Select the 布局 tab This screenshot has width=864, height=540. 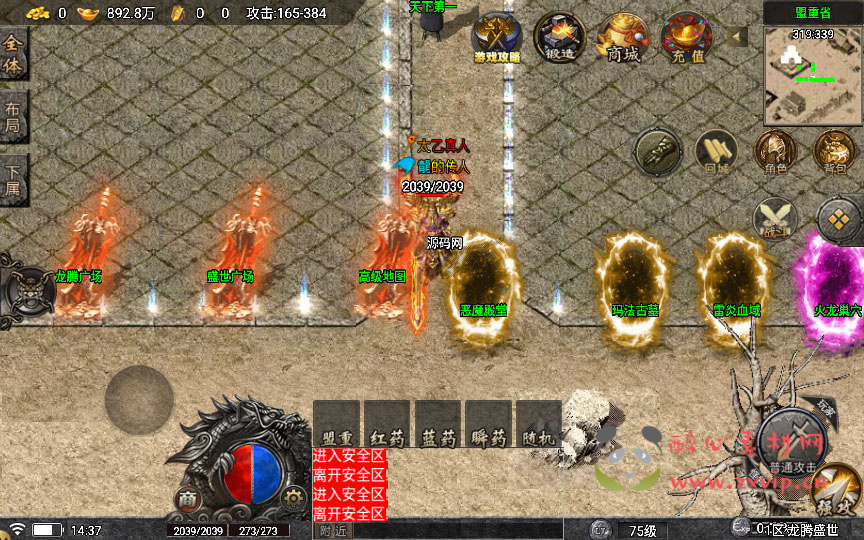point(14,118)
